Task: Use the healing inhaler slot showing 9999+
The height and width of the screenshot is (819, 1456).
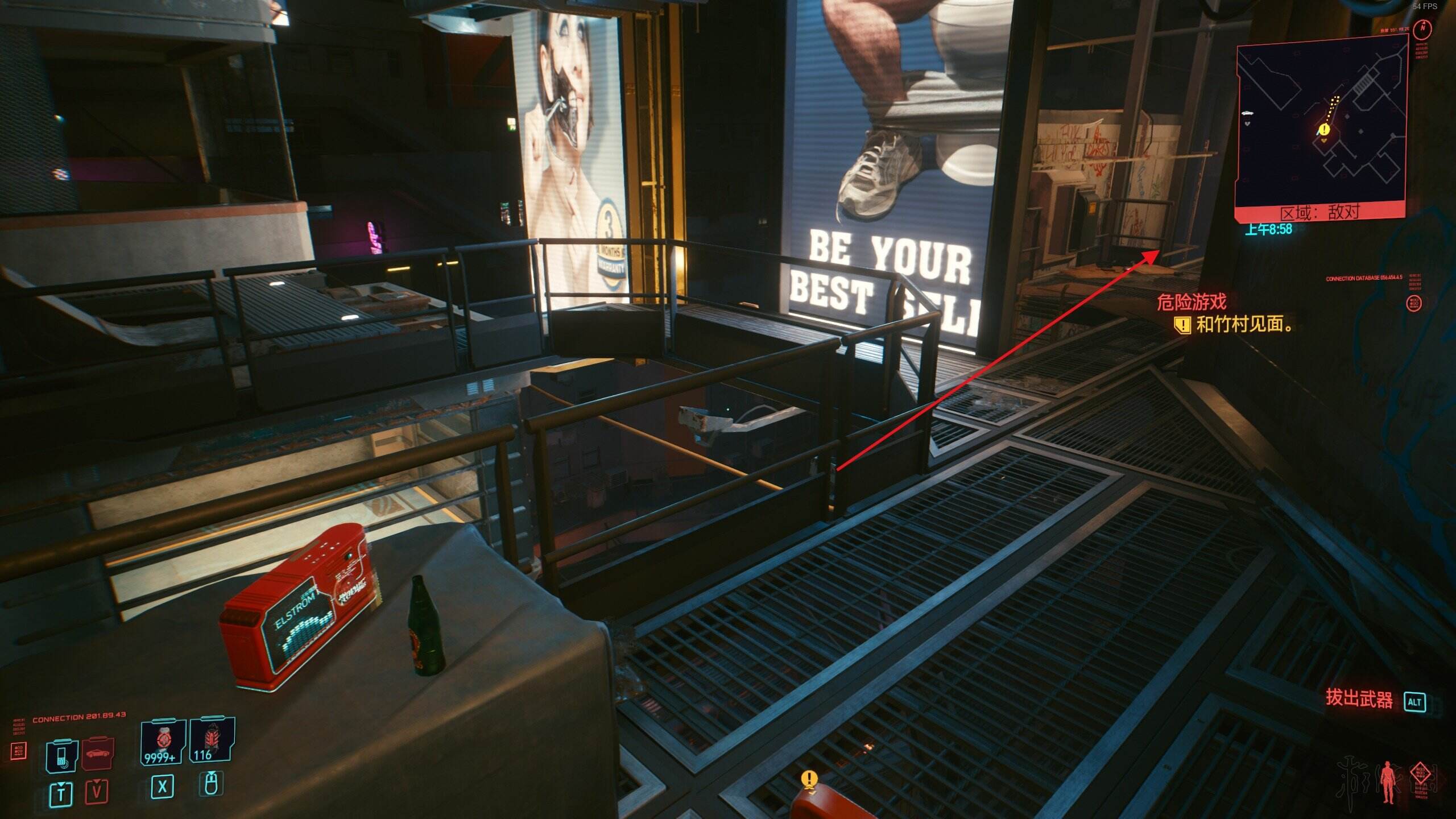Action: (163, 742)
